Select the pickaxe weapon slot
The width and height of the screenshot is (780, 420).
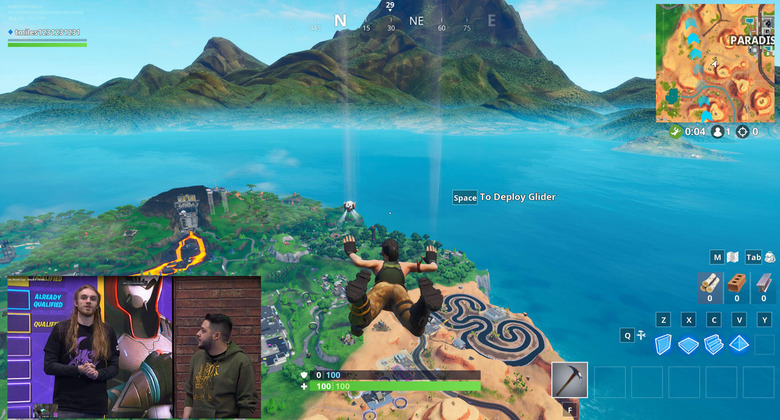570,380
